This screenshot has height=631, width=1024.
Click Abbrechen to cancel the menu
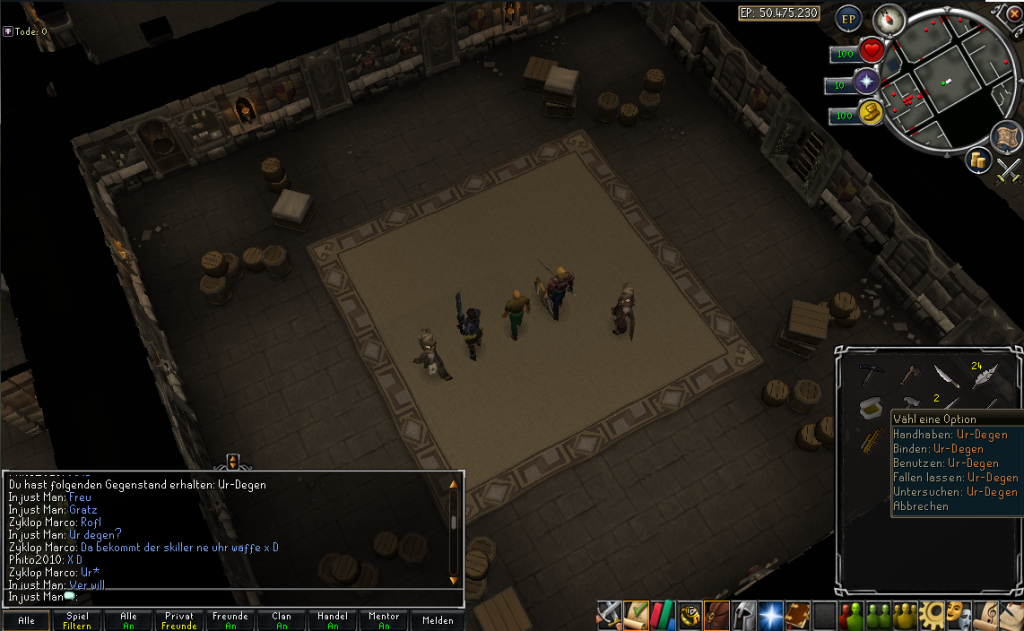point(921,506)
